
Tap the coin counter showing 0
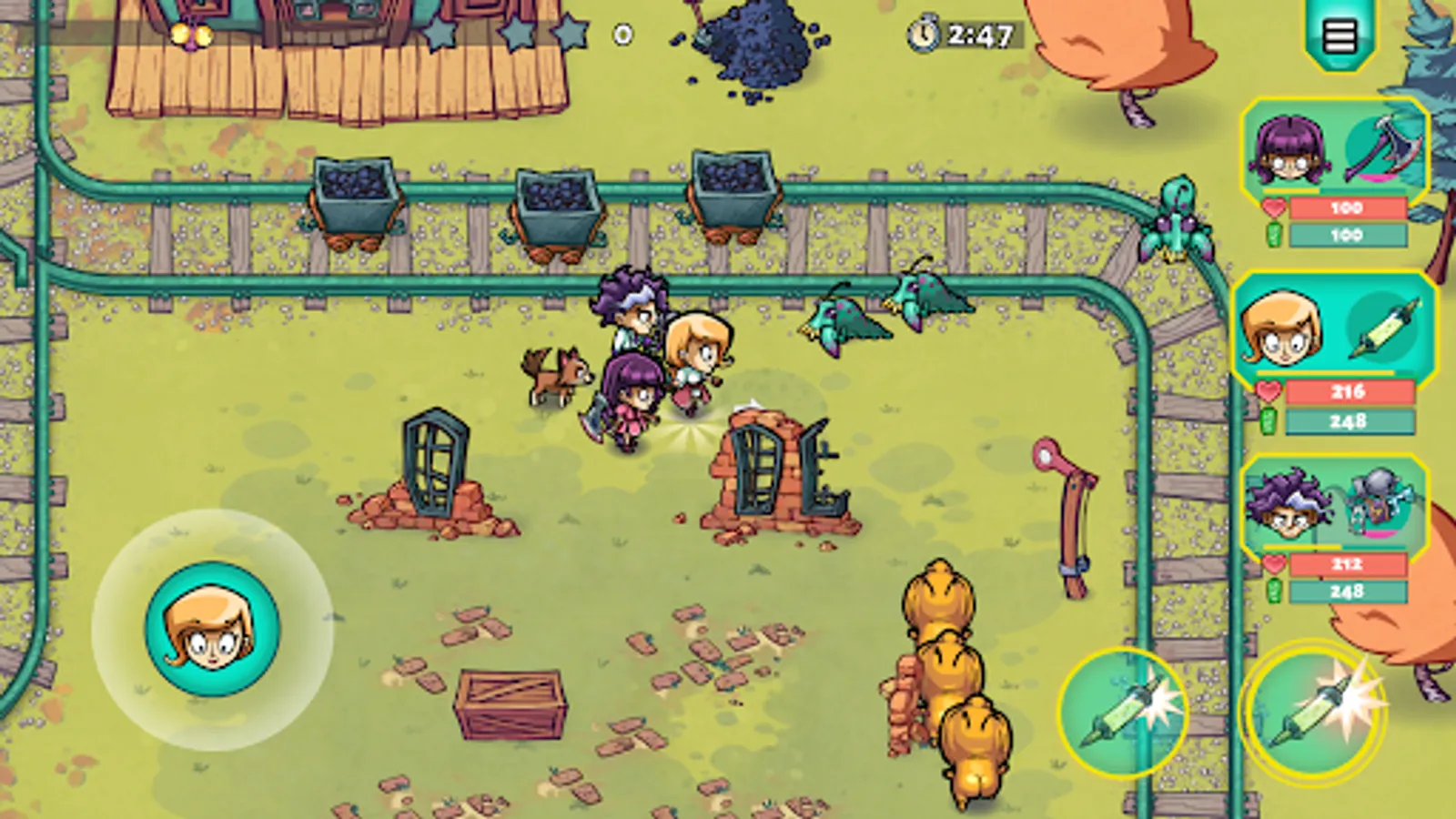point(622,33)
